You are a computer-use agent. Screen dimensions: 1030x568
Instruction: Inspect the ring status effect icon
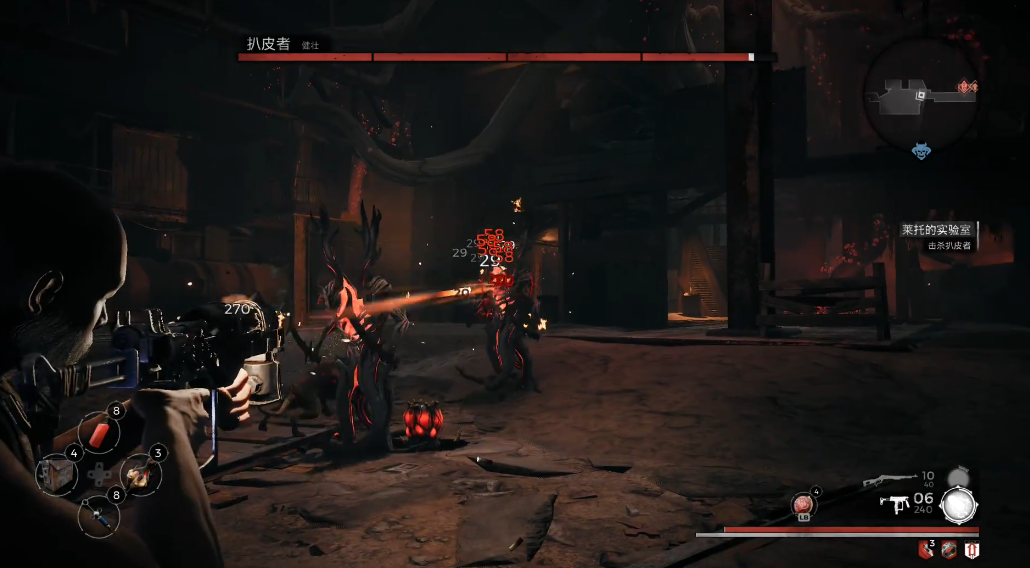tap(947, 549)
